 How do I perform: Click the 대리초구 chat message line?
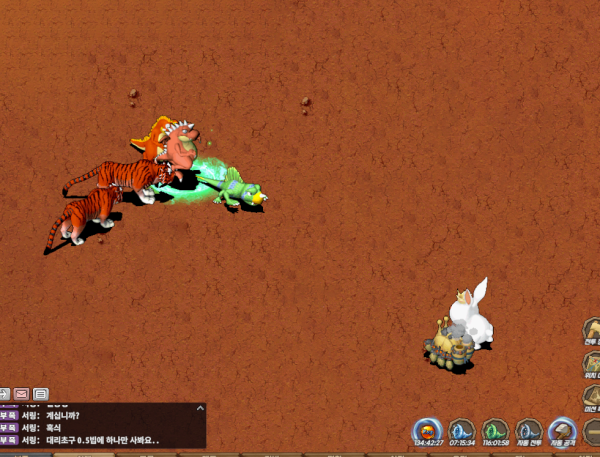point(102,440)
